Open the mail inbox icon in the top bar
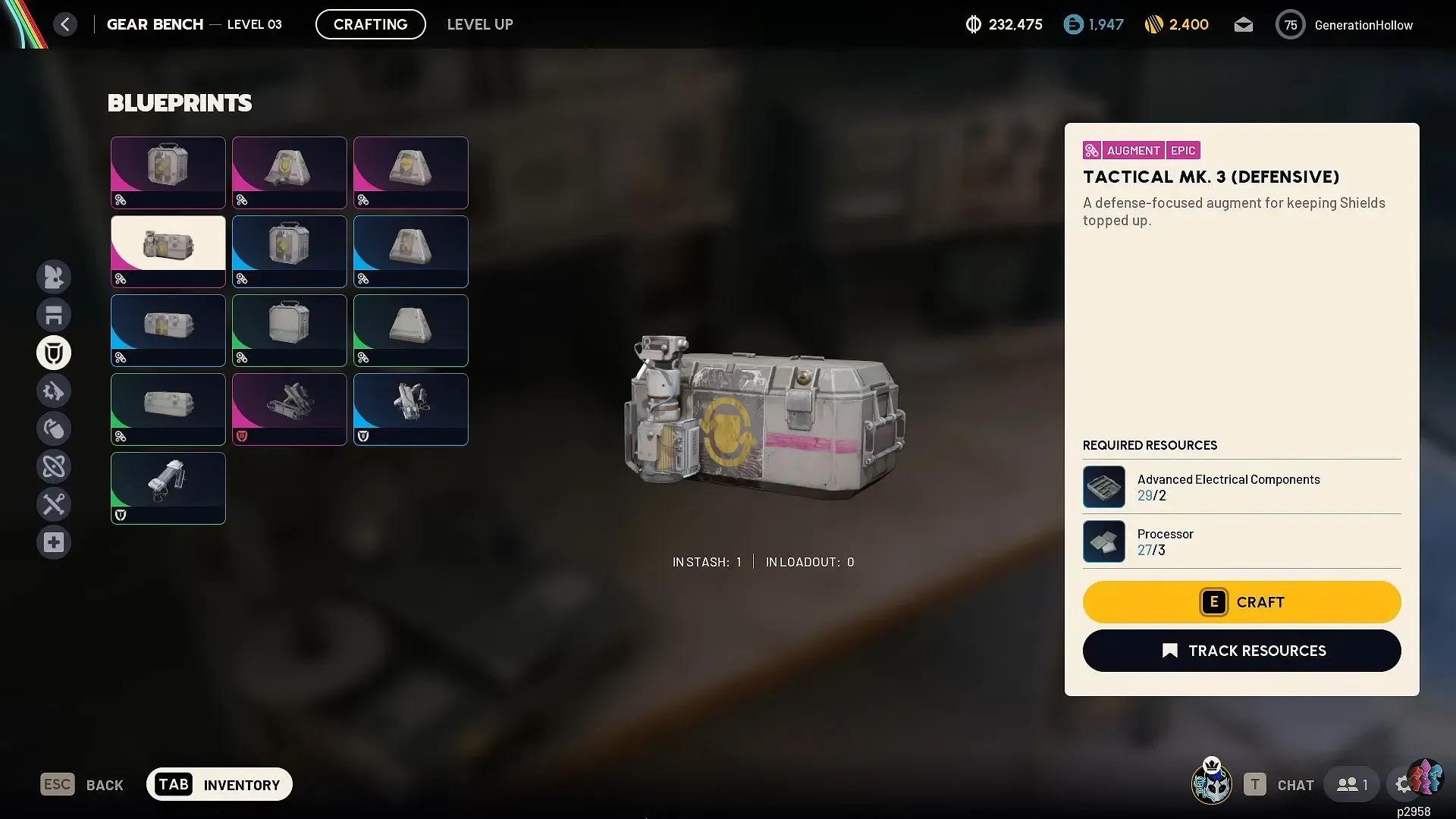Viewport: 1456px width, 819px height. pos(1243,24)
